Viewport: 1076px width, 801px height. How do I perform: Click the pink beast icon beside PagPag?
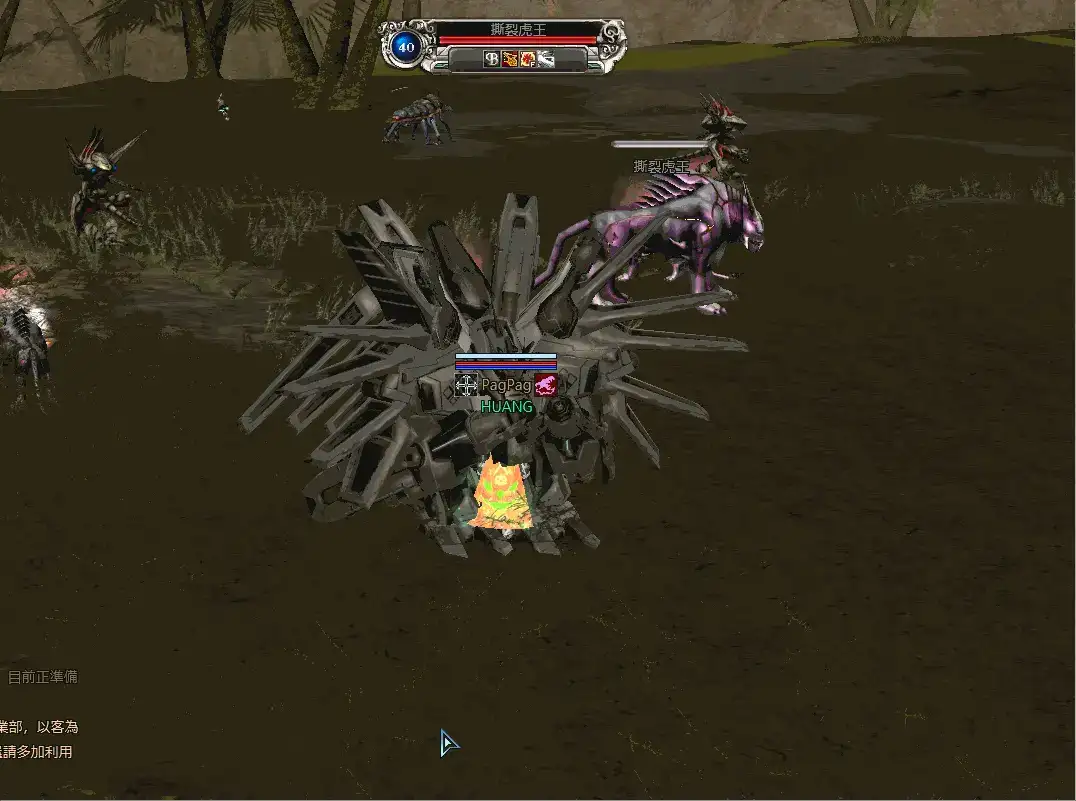point(545,385)
